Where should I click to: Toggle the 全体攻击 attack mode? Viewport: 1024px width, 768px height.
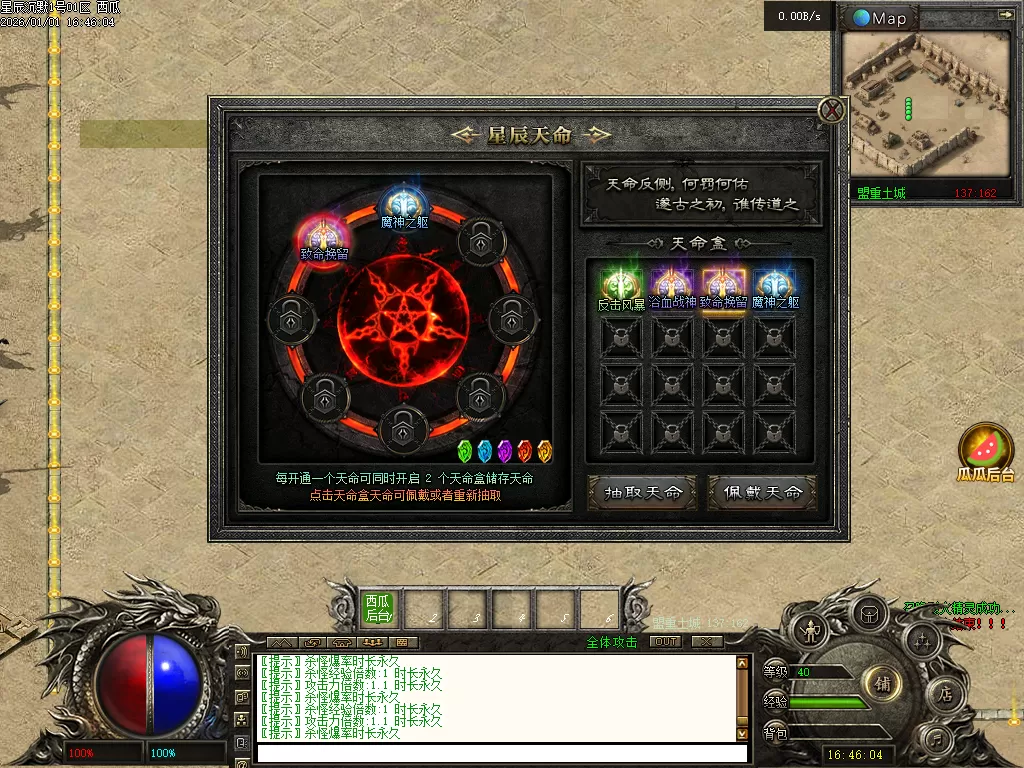(x=611, y=642)
